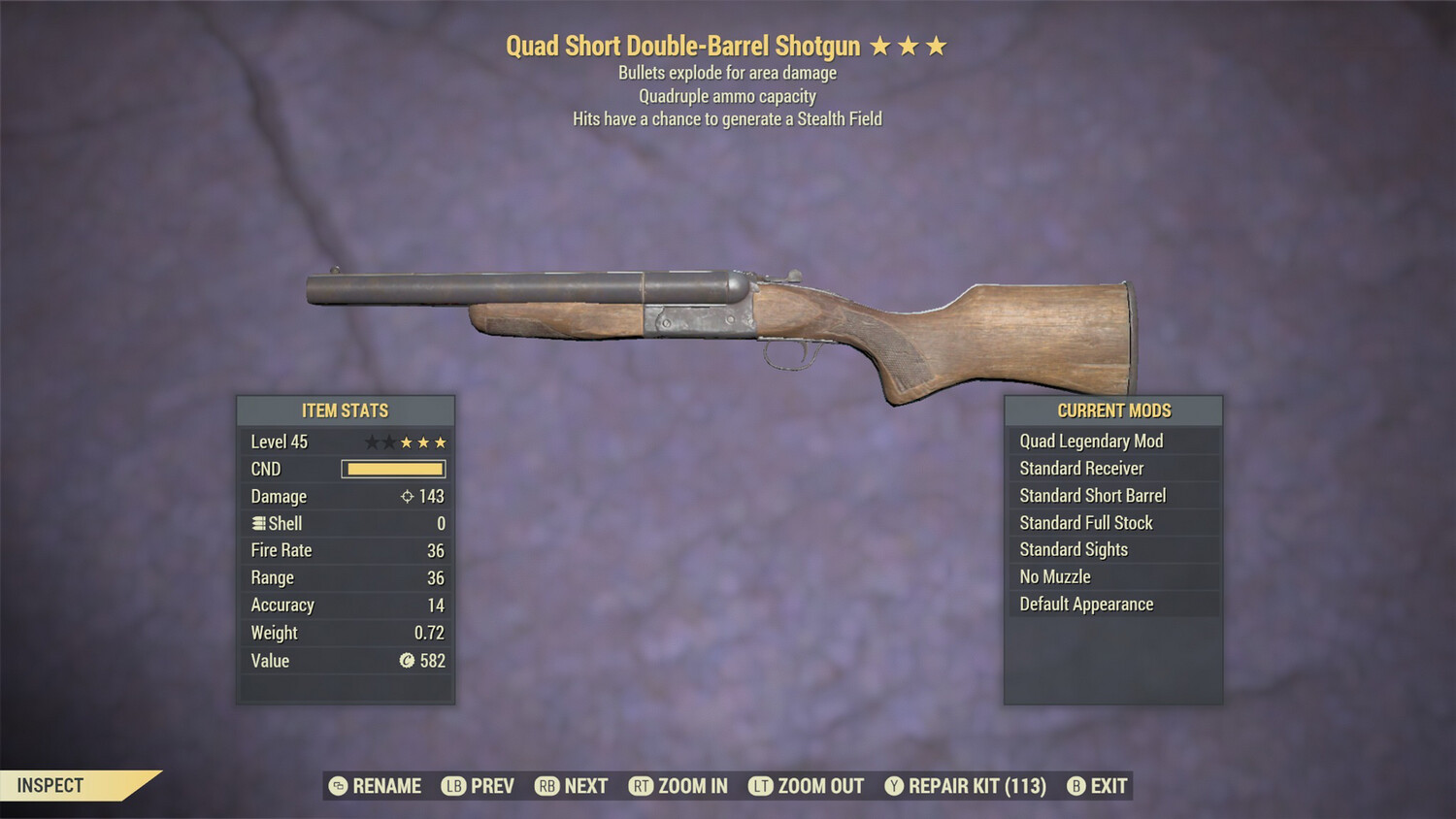This screenshot has height=819, width=1456.
Task: Click the star rating row beside Level 45
Action: [x=406, y=442]
